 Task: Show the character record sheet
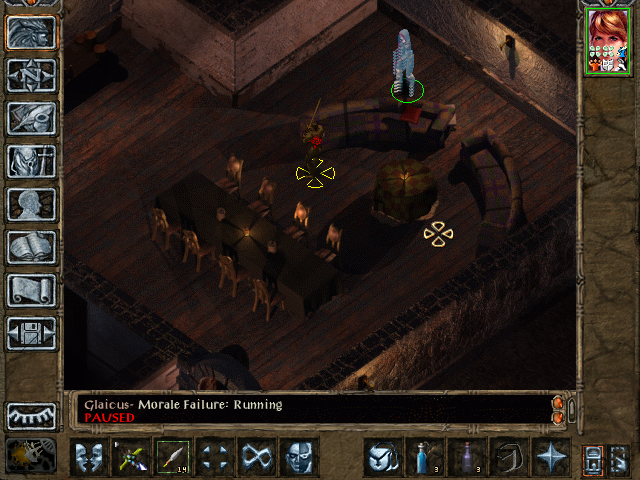point(31,204)
